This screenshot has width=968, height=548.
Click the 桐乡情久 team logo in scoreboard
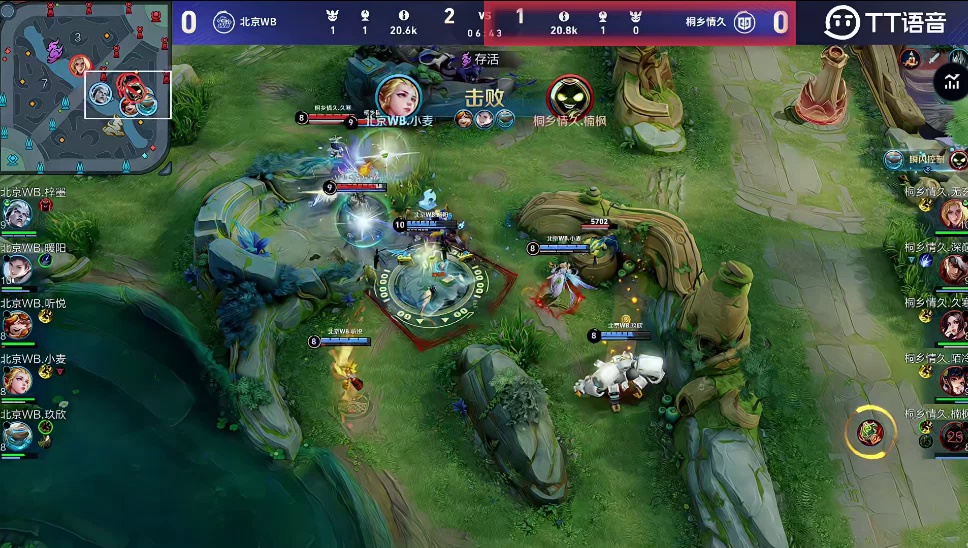(x=745, y=22)
